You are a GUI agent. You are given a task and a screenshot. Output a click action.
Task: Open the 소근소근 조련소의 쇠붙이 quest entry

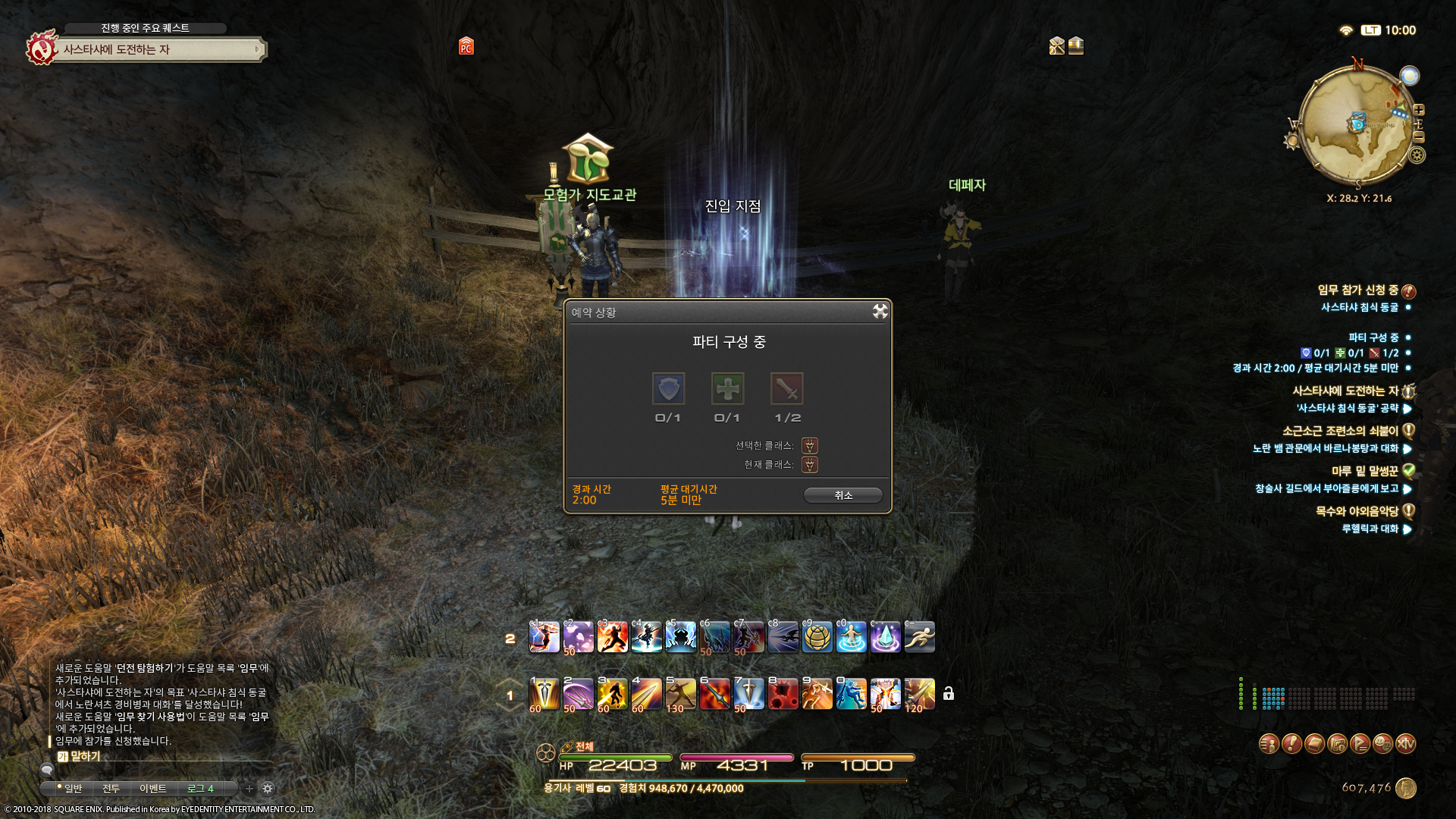(1340, 431)
